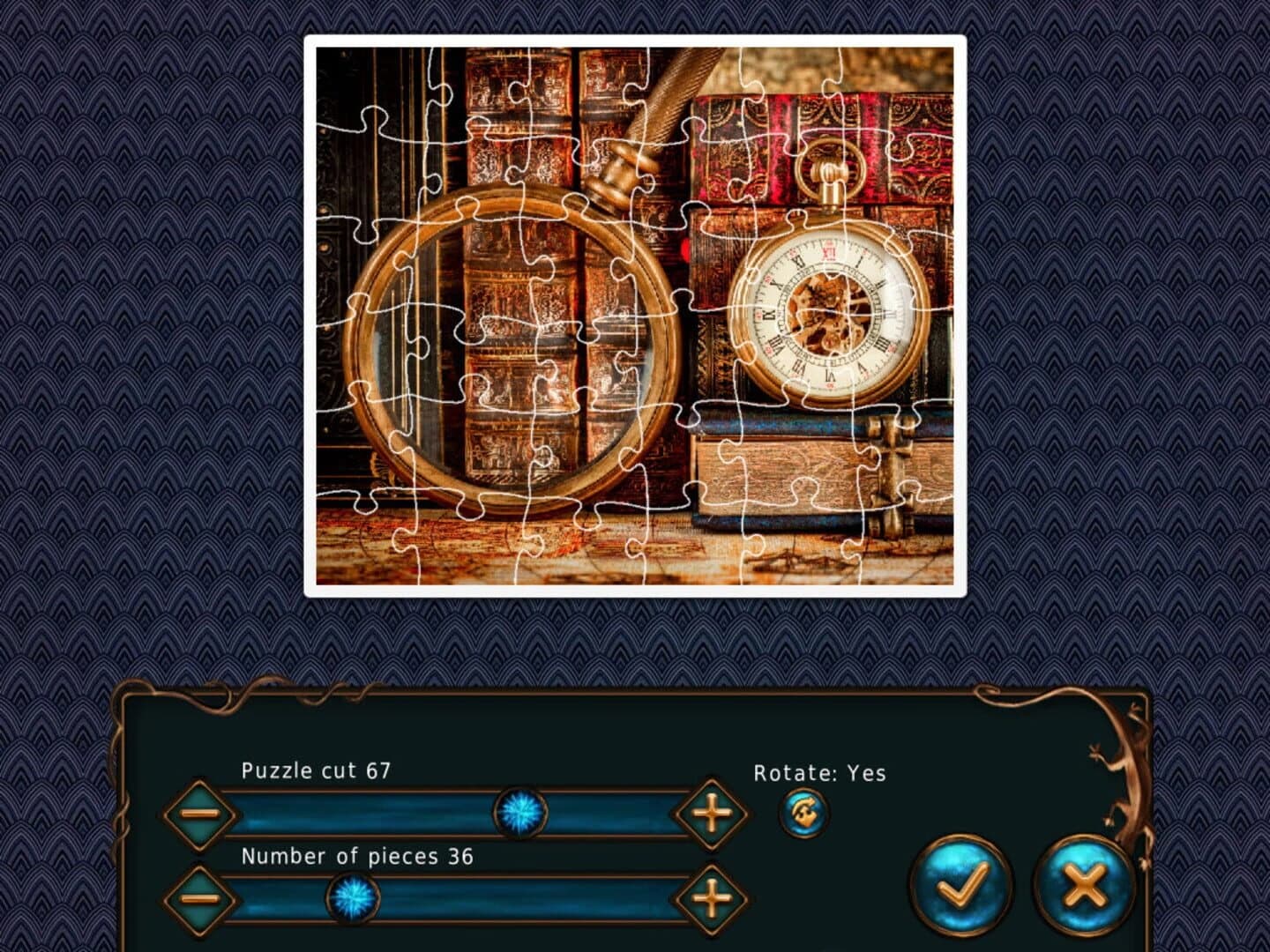Click the Puzzle cut 67 label
Image resolution: width=1270 pixels, height=952 pixels.
[317, 771]
